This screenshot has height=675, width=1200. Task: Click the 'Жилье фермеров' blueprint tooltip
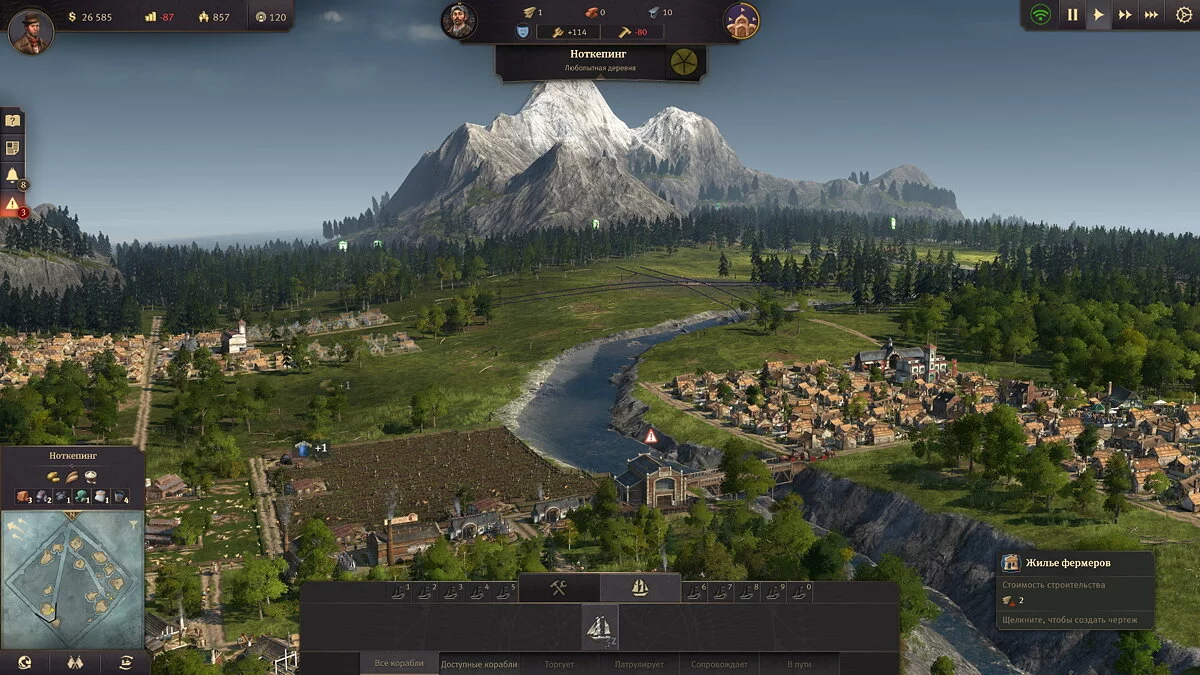[1076, 591]
